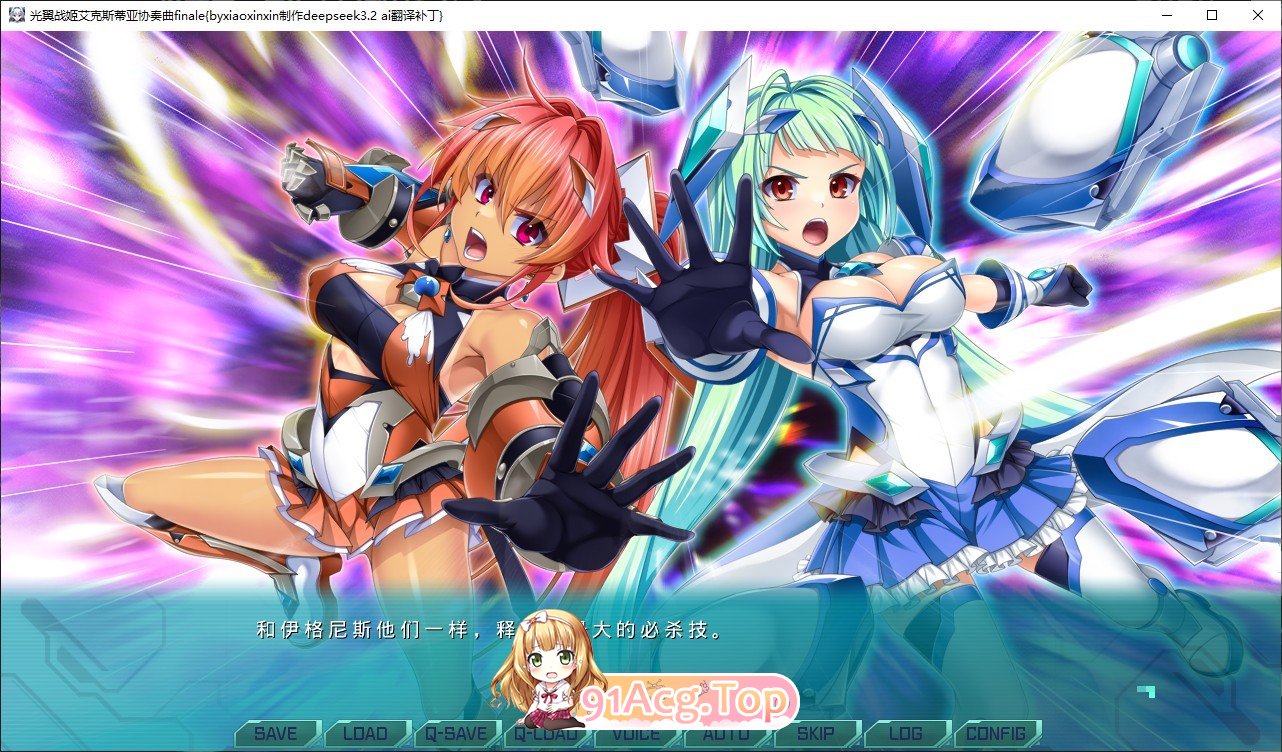Enable AUTO reading mode

coord(727,733)
